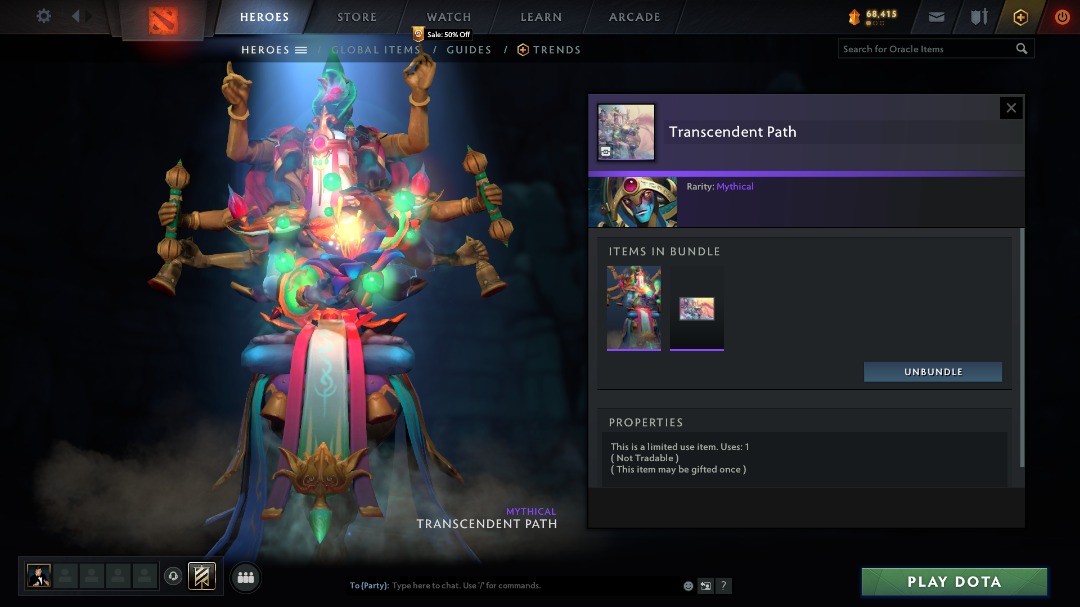Open the Guides submenu
1080x607 pixels.
click(x=469, y=50)
